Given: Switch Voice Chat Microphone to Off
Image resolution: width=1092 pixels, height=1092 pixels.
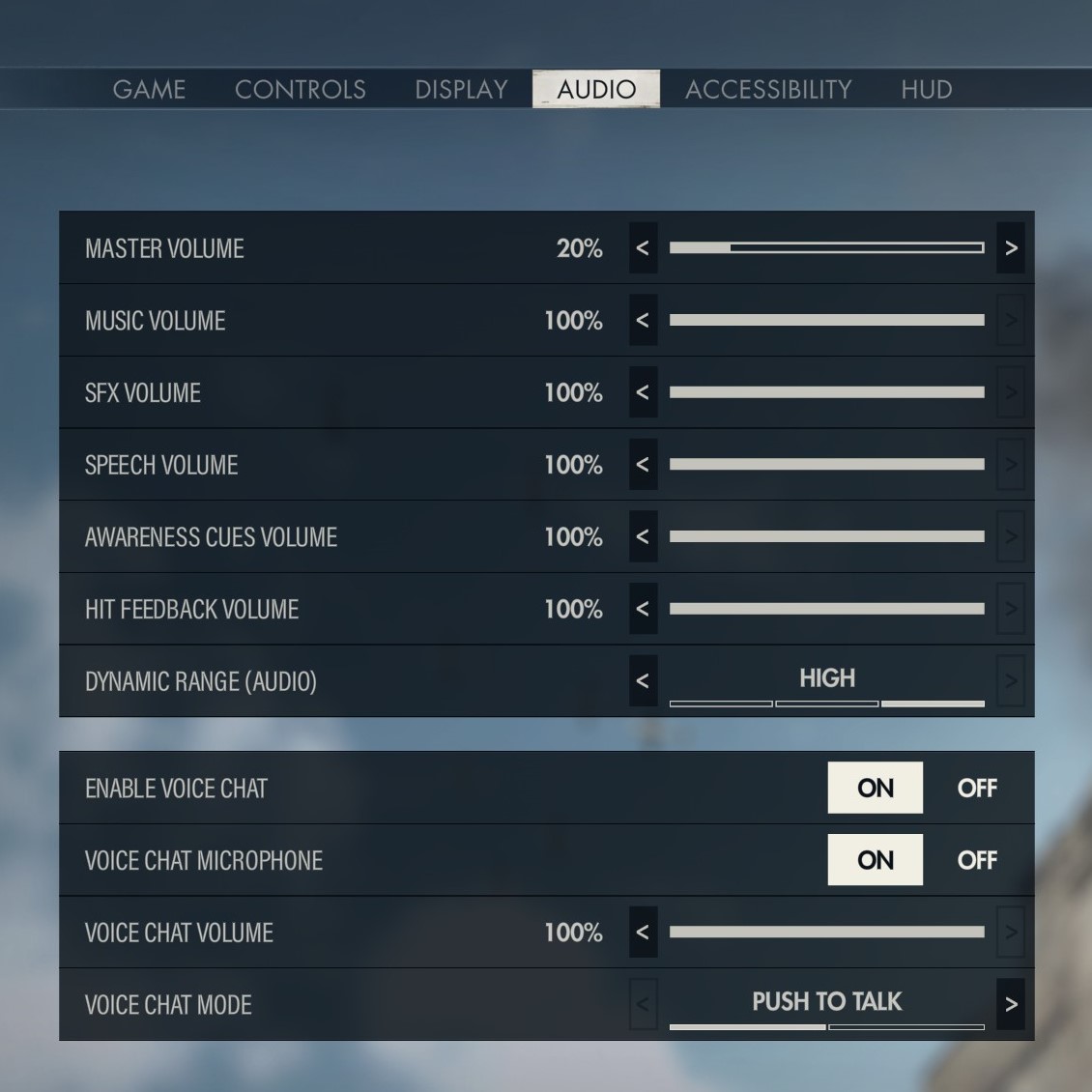Looking at the screenshot, I should pos(976,860).
